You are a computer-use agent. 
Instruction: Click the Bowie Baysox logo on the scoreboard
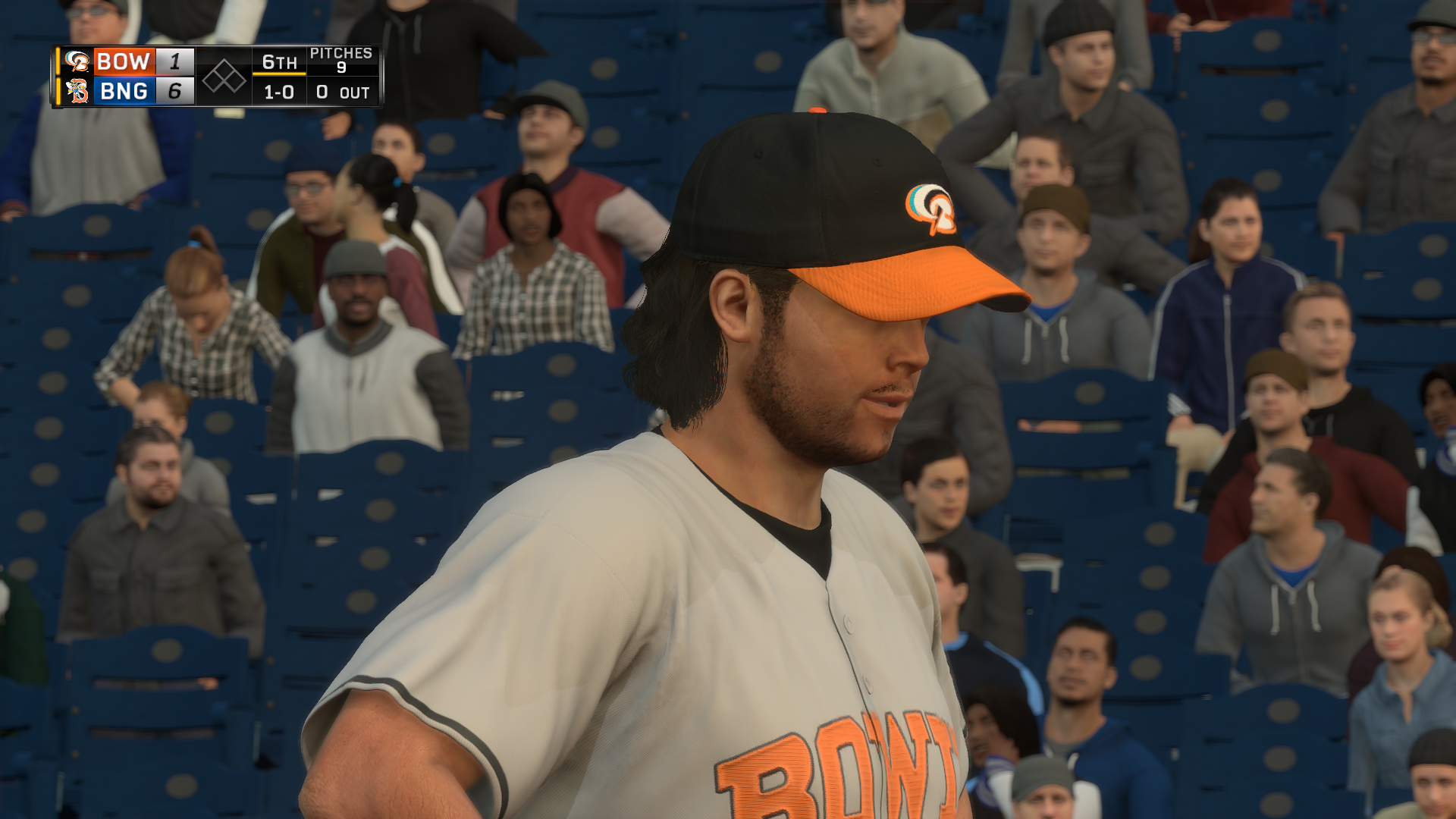(77, 61)
